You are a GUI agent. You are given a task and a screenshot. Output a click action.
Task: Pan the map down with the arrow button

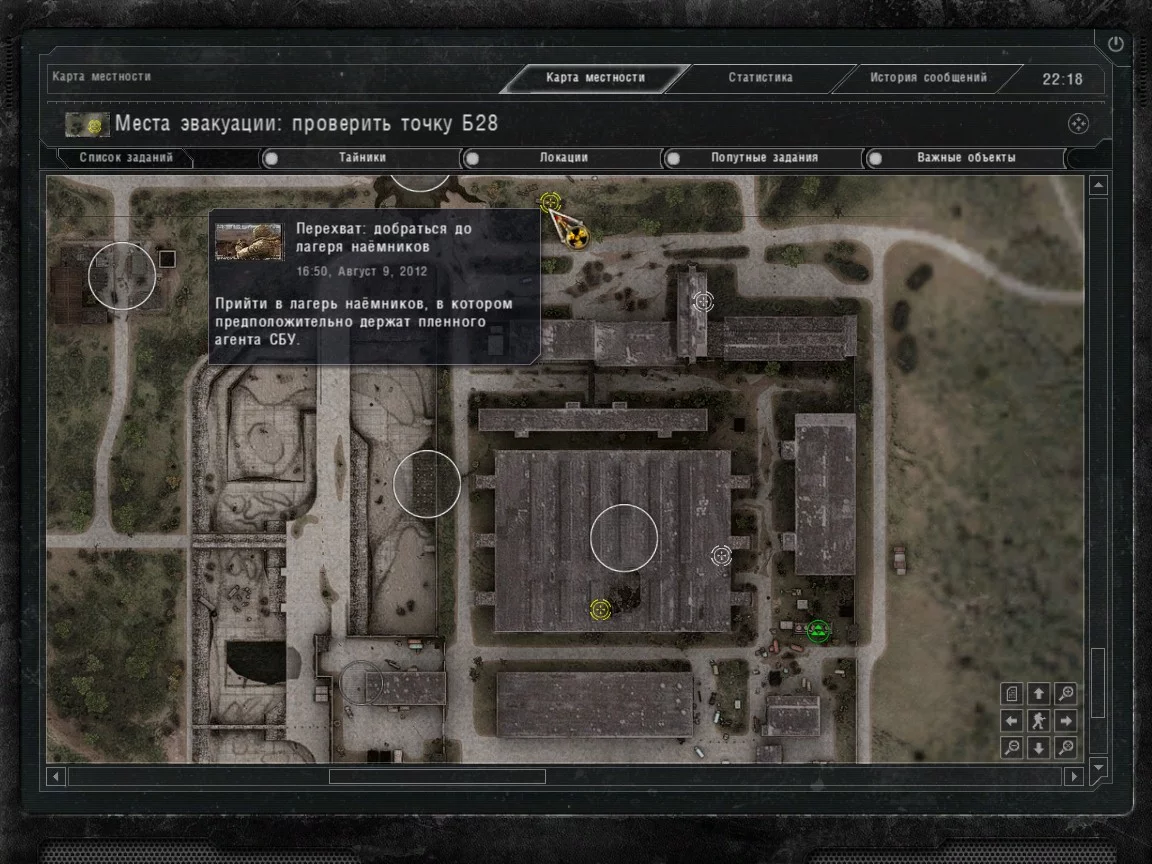1039,747
